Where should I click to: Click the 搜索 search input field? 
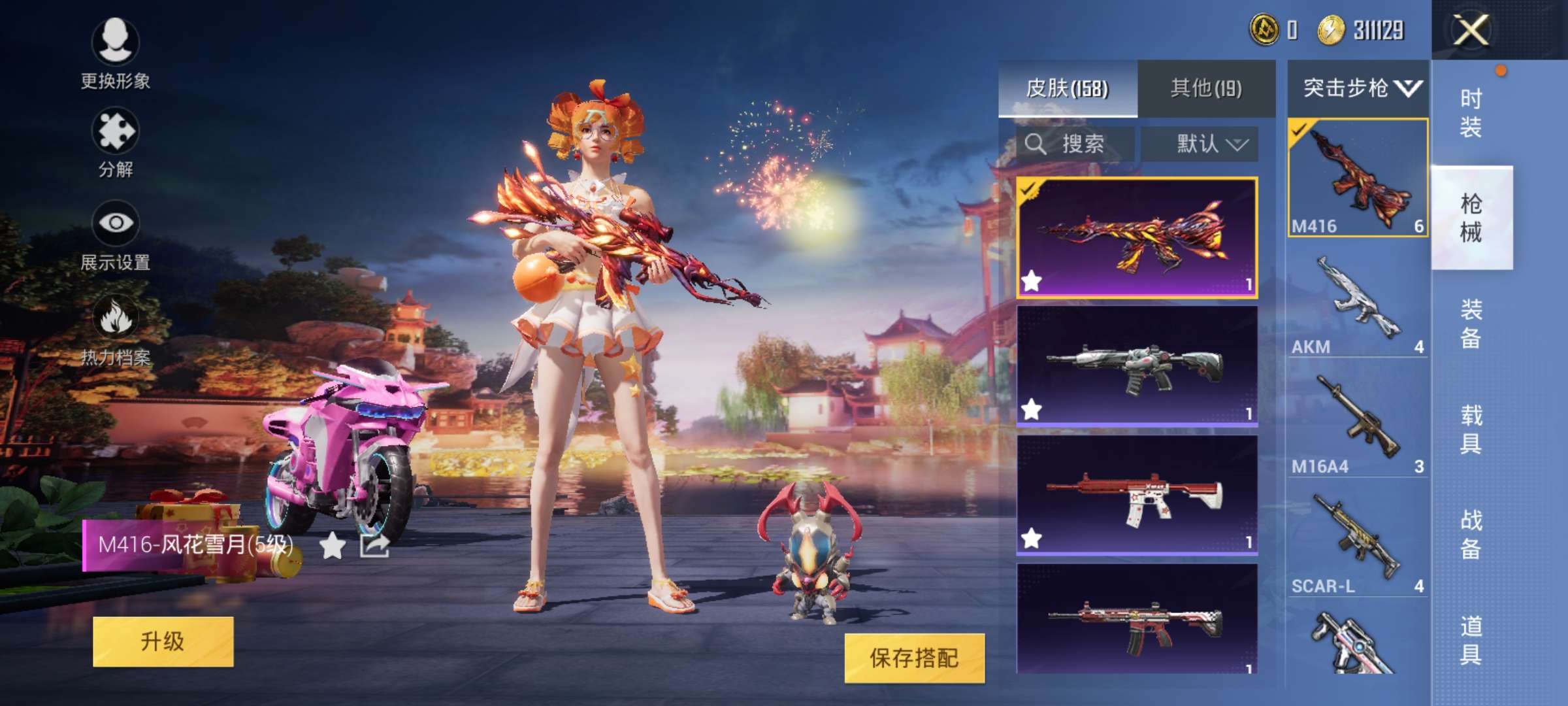pos(1078,144)
